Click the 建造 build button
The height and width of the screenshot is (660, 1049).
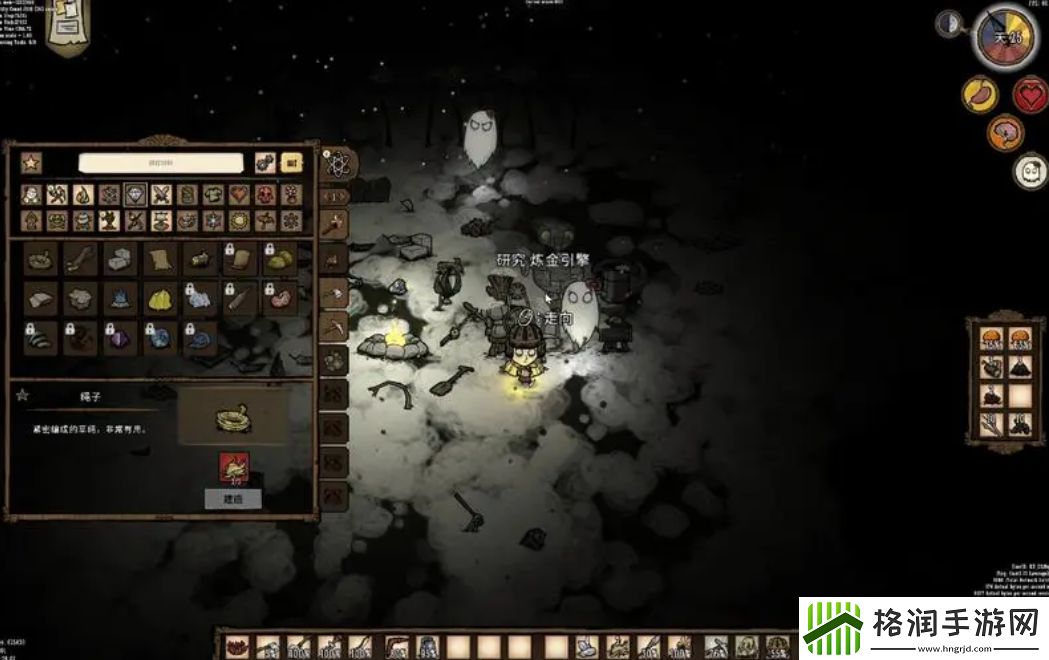coord(233,498)
